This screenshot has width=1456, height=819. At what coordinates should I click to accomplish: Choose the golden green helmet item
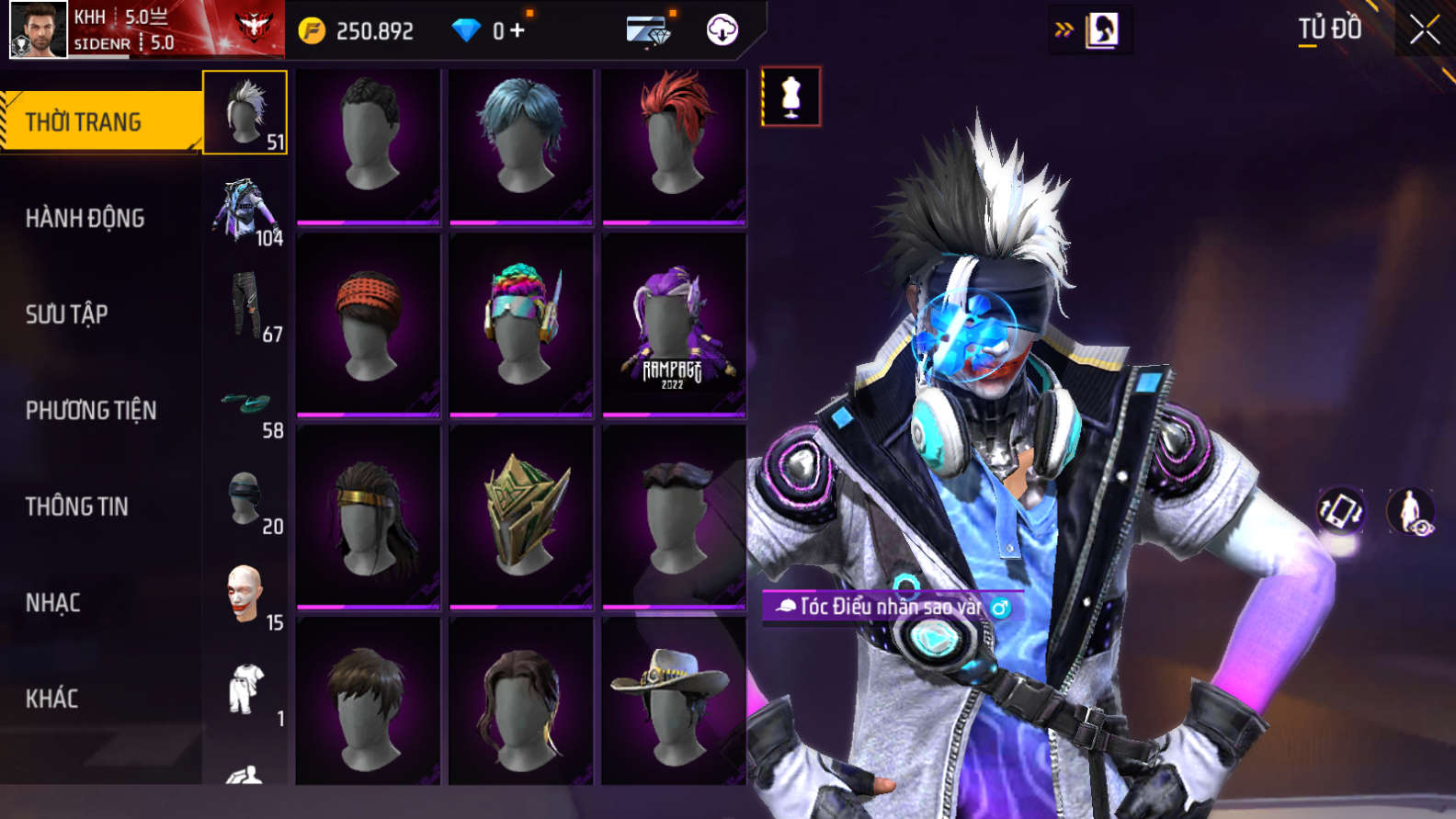click(521, 516)
